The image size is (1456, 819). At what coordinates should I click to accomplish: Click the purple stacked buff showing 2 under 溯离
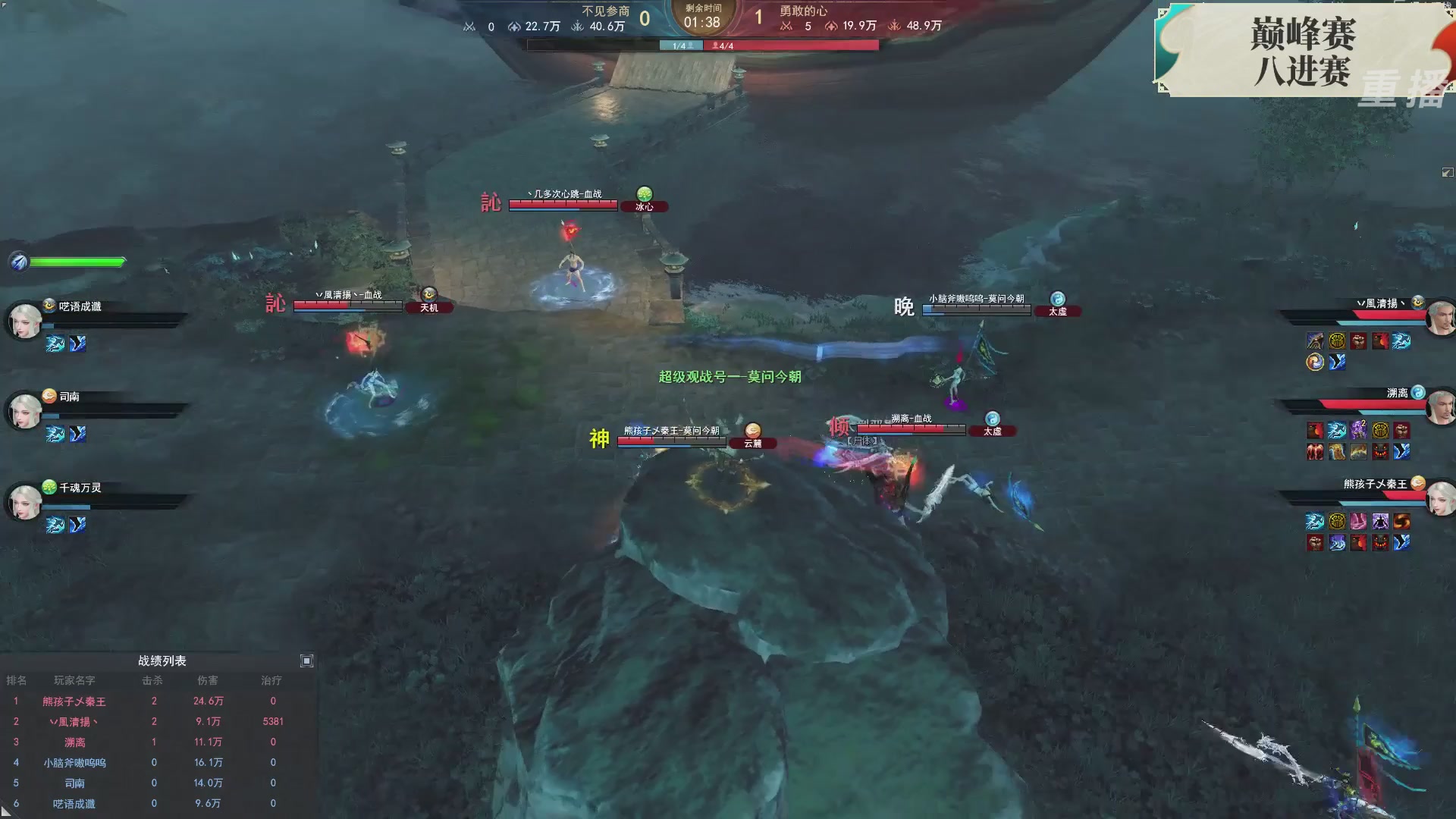(x=1357, y=428)
